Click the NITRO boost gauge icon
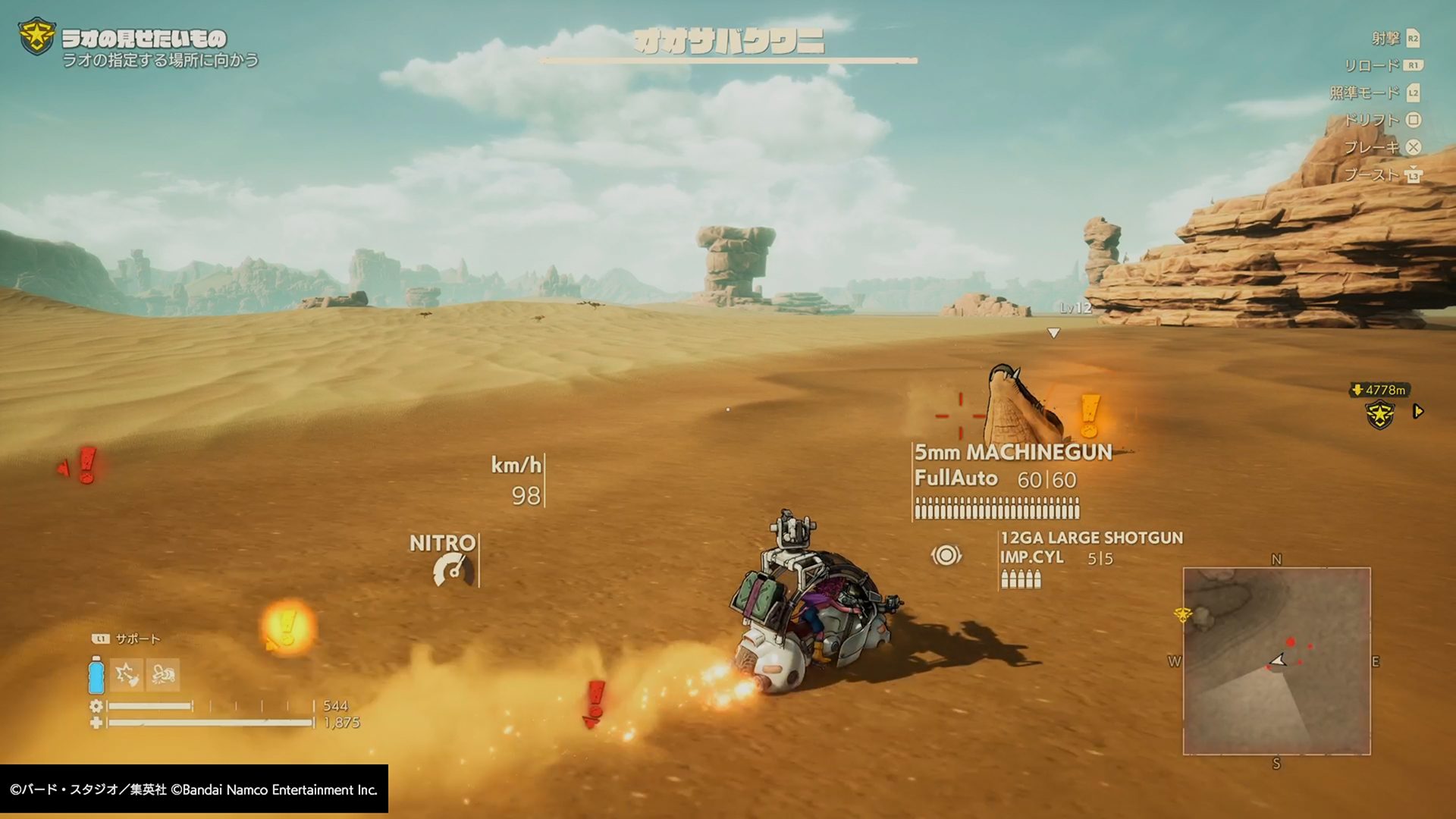Viewport: 1456px width, 819px height. pos(453,570)
